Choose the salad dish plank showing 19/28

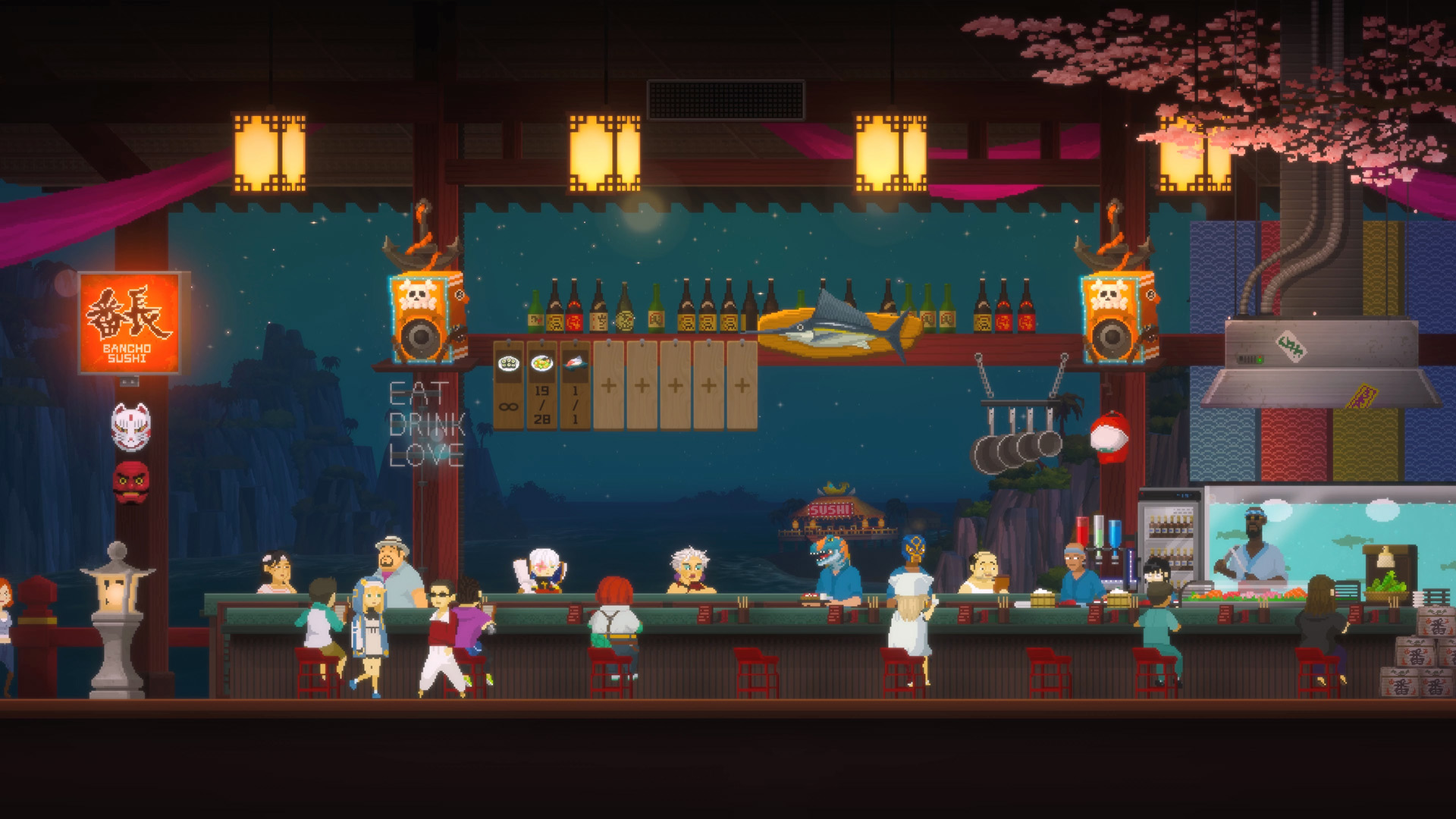pyautogui.click(x=541, y=385)
